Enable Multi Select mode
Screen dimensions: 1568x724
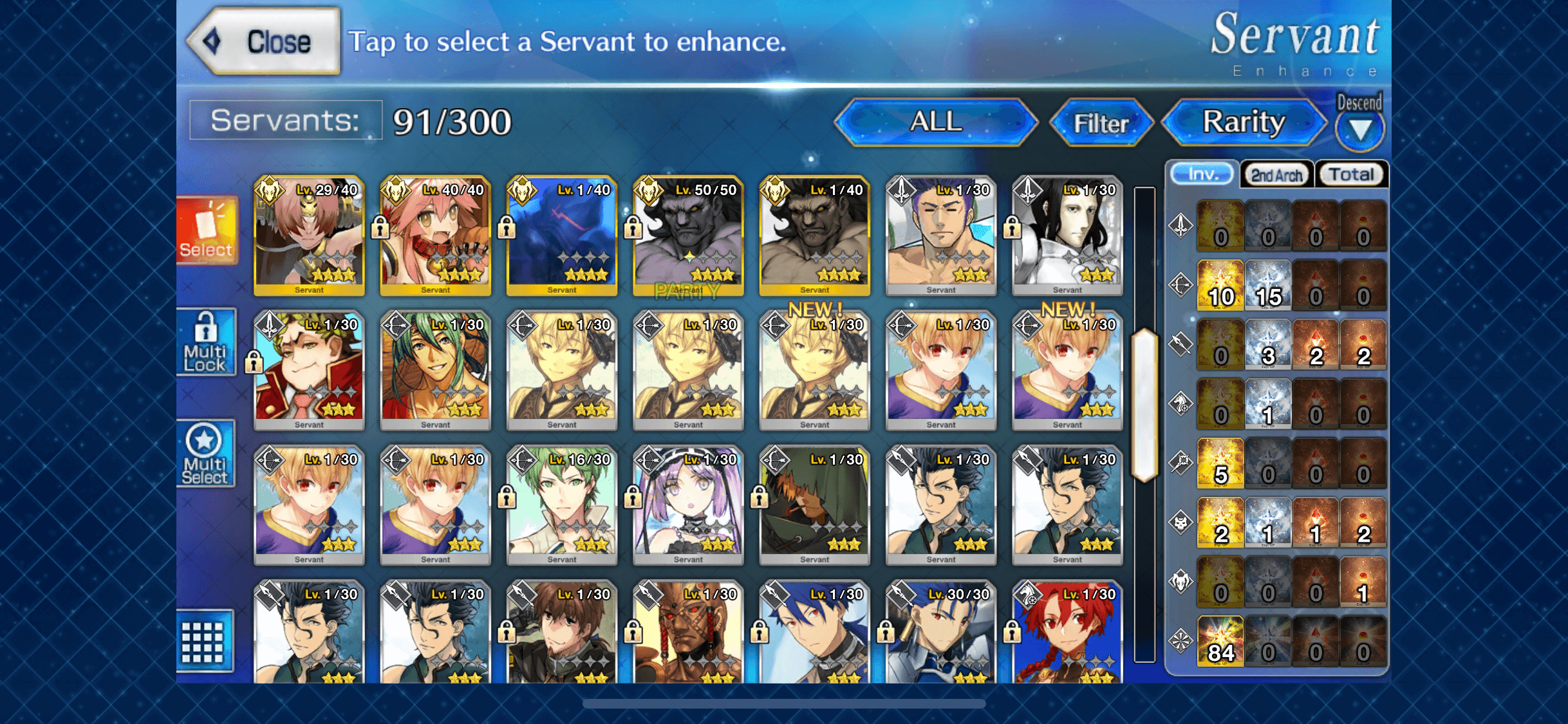(205, 453)
